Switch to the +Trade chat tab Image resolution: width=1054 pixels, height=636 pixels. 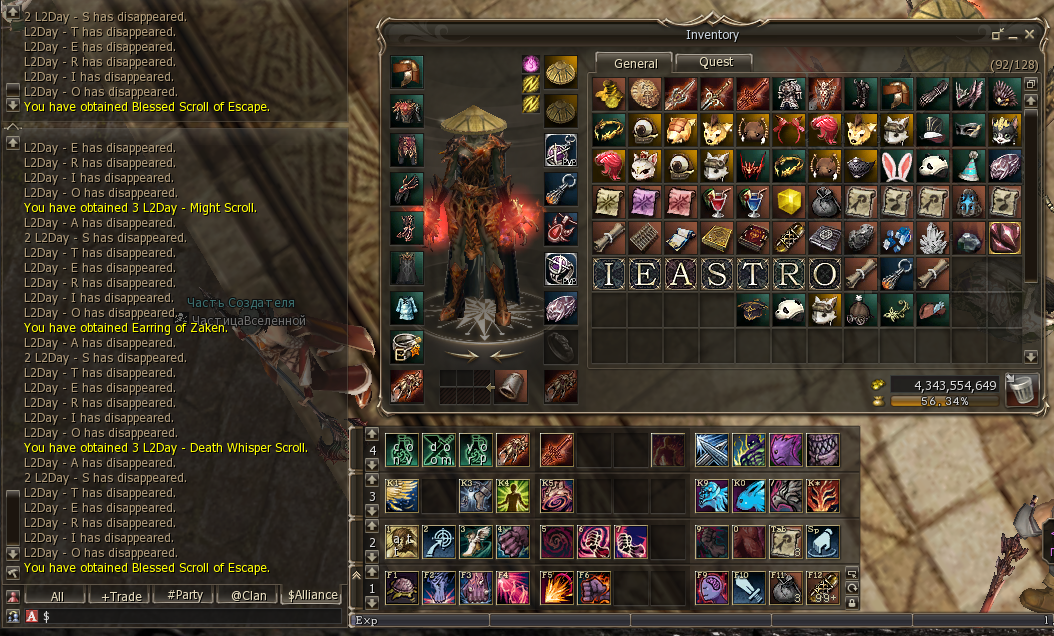click(121, 595)
